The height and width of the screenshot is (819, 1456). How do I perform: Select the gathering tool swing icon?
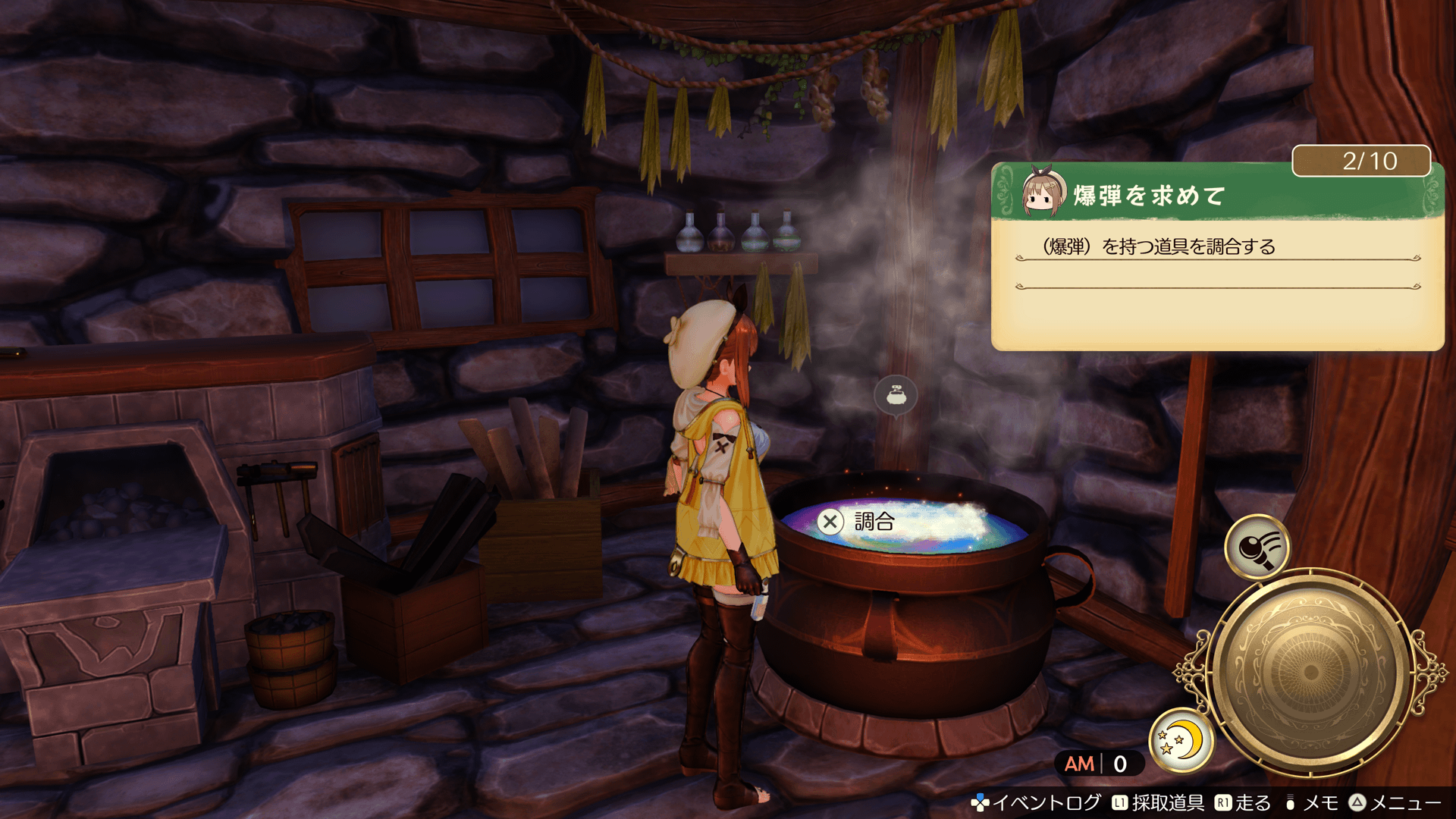pos(1257,546)
